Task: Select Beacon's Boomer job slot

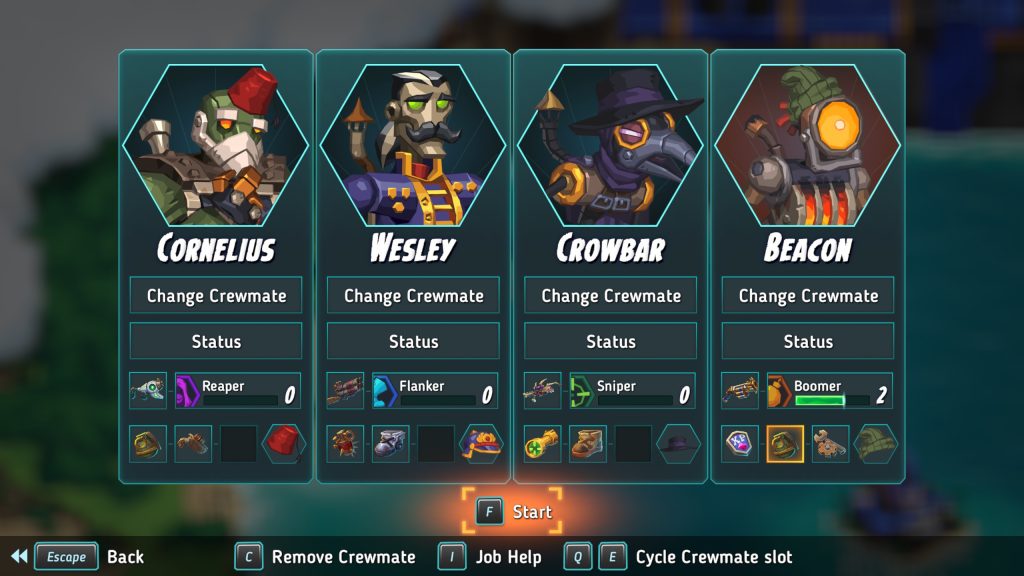Action: (x=828, y=391)
